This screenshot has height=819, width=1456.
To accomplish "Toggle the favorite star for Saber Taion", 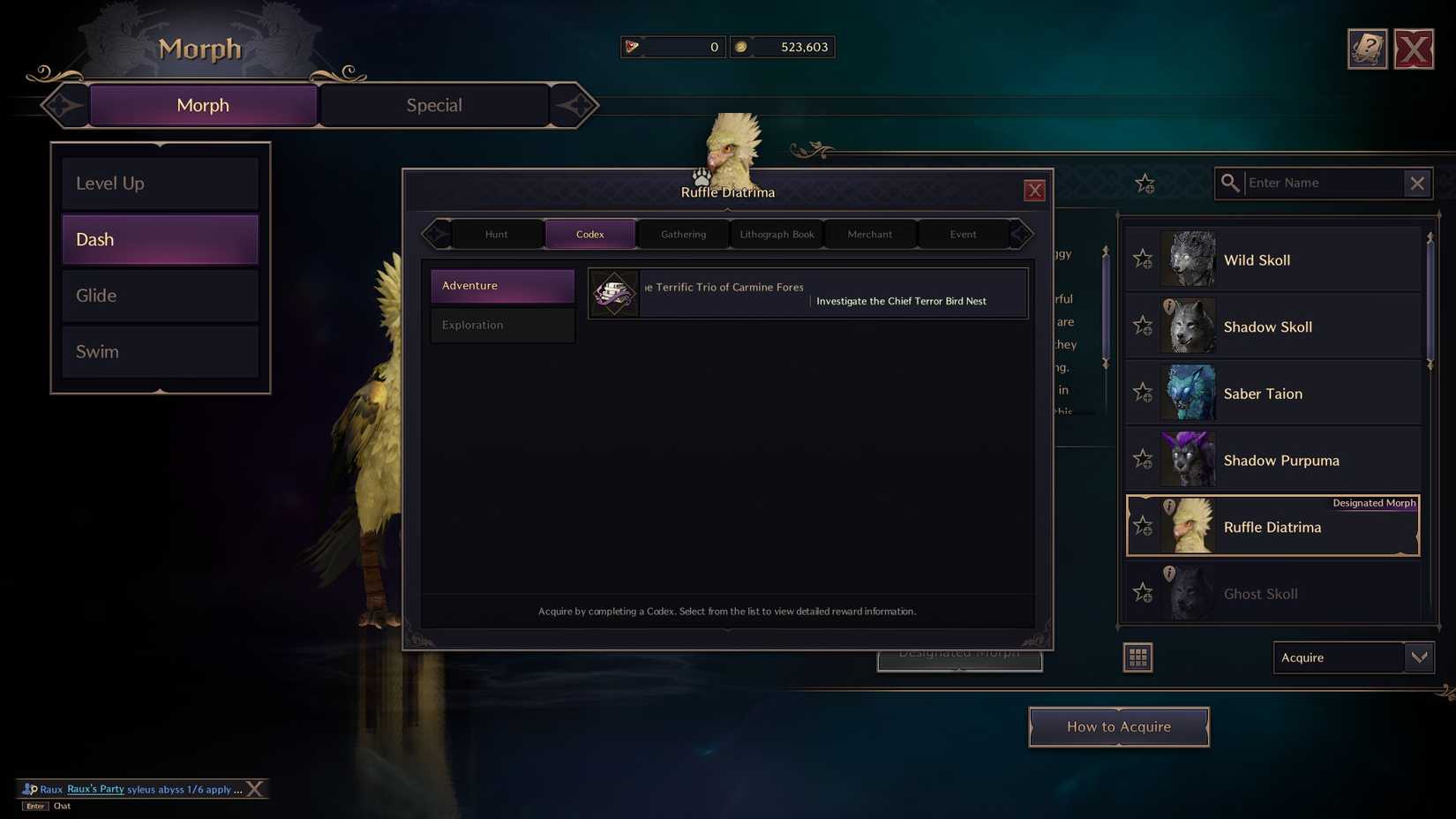I will [1143, 393].
